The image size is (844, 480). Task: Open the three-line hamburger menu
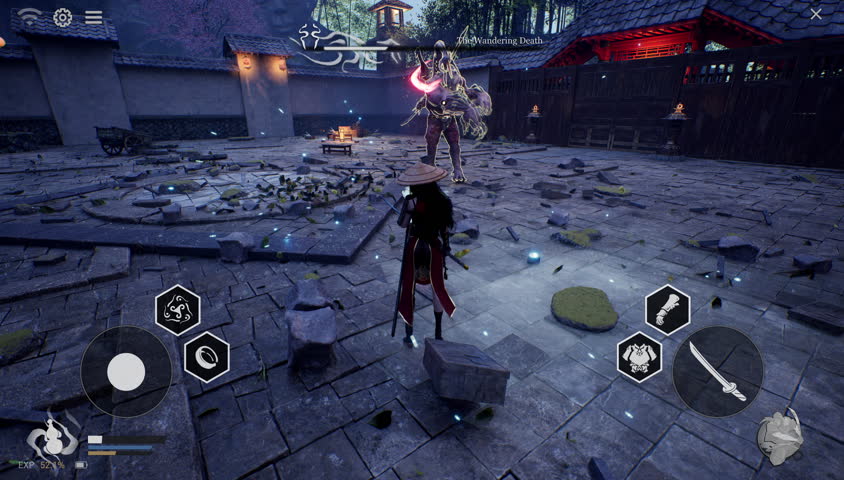coord(93,17)
